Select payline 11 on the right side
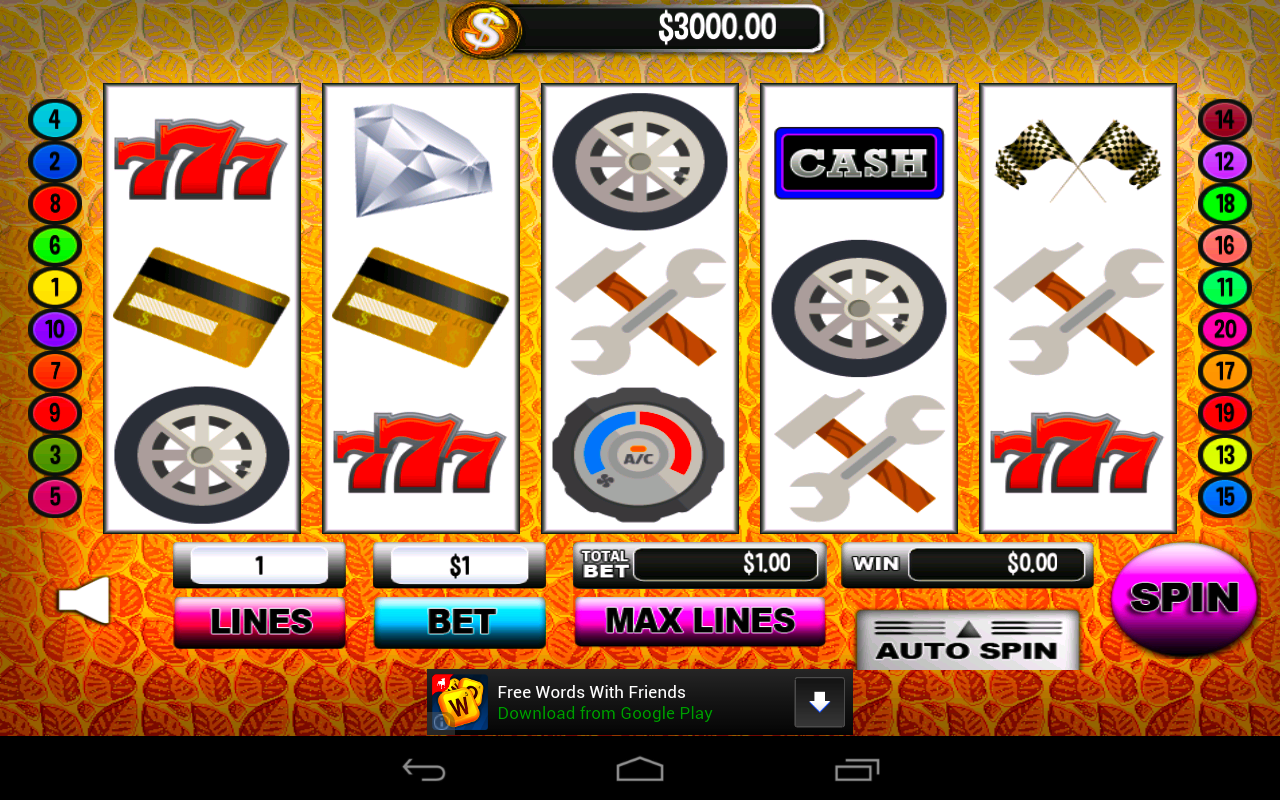The height and width of the screenshot is (800, 1280). click(1225, 287)
